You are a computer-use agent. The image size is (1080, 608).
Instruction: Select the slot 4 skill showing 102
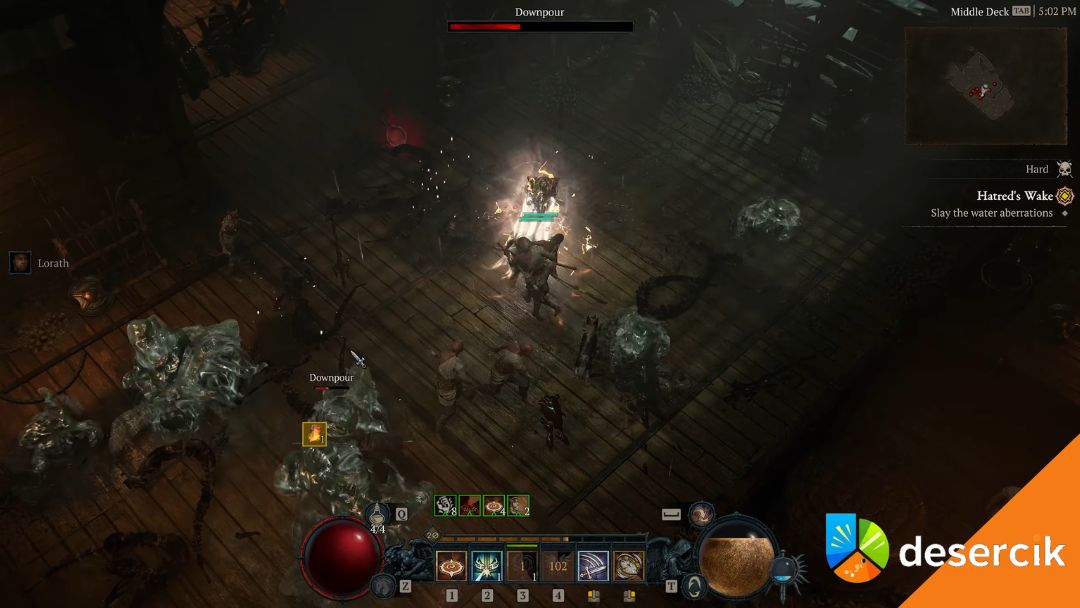[x=558, y=567]
